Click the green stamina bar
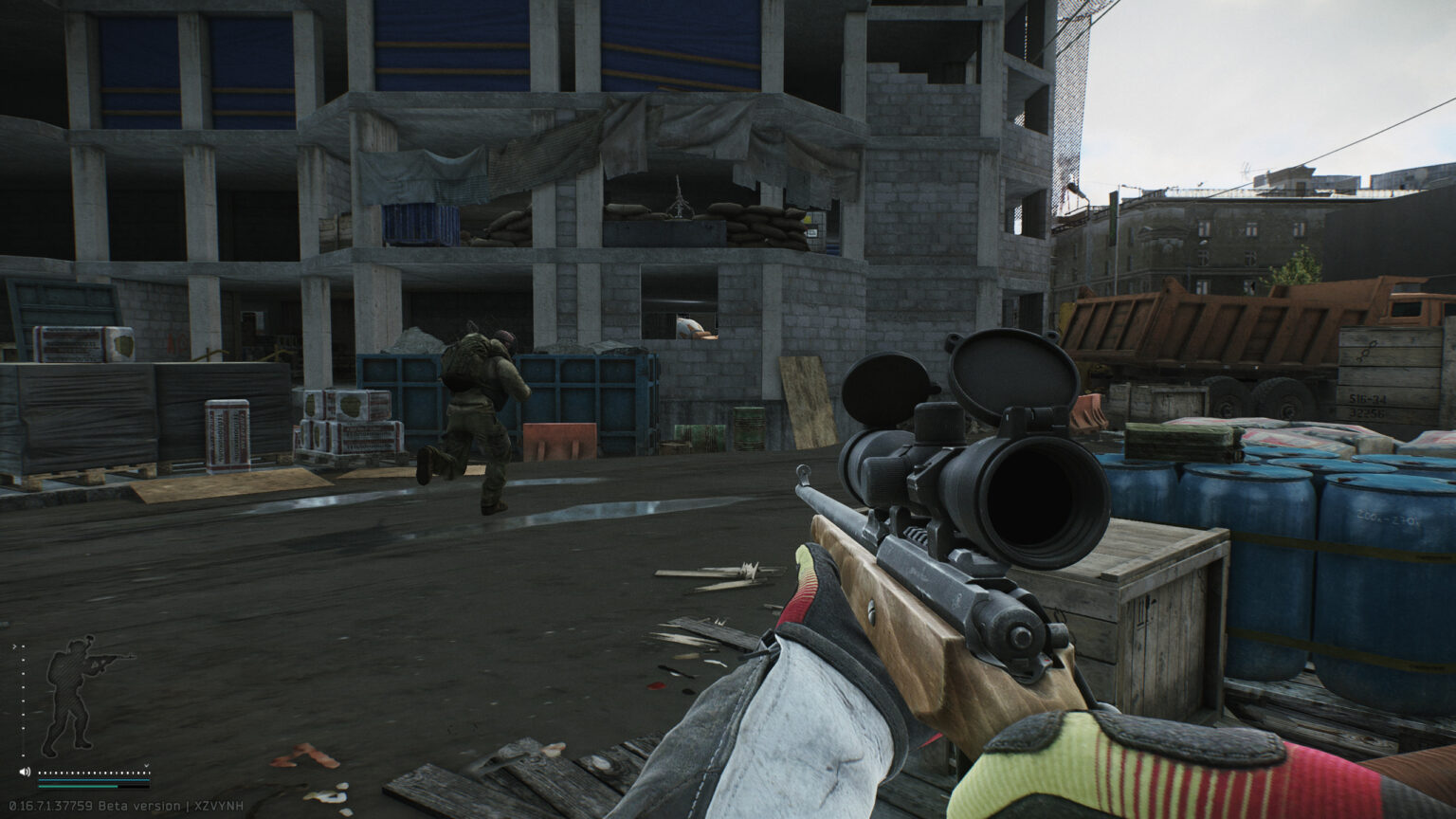The width and height of the screenshot is (1456, 819). 78,786
